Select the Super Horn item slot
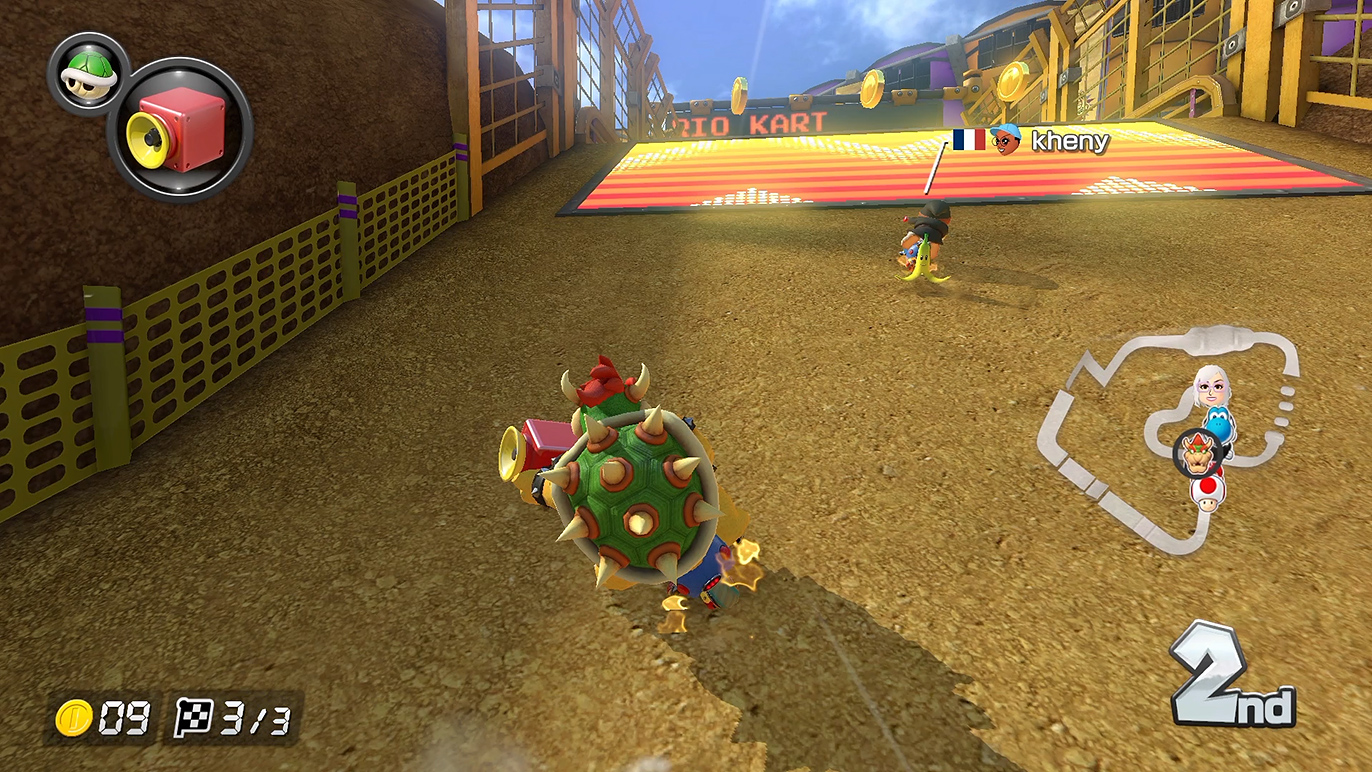Viewport: 1372px width, 772px height. coord(180,130)
